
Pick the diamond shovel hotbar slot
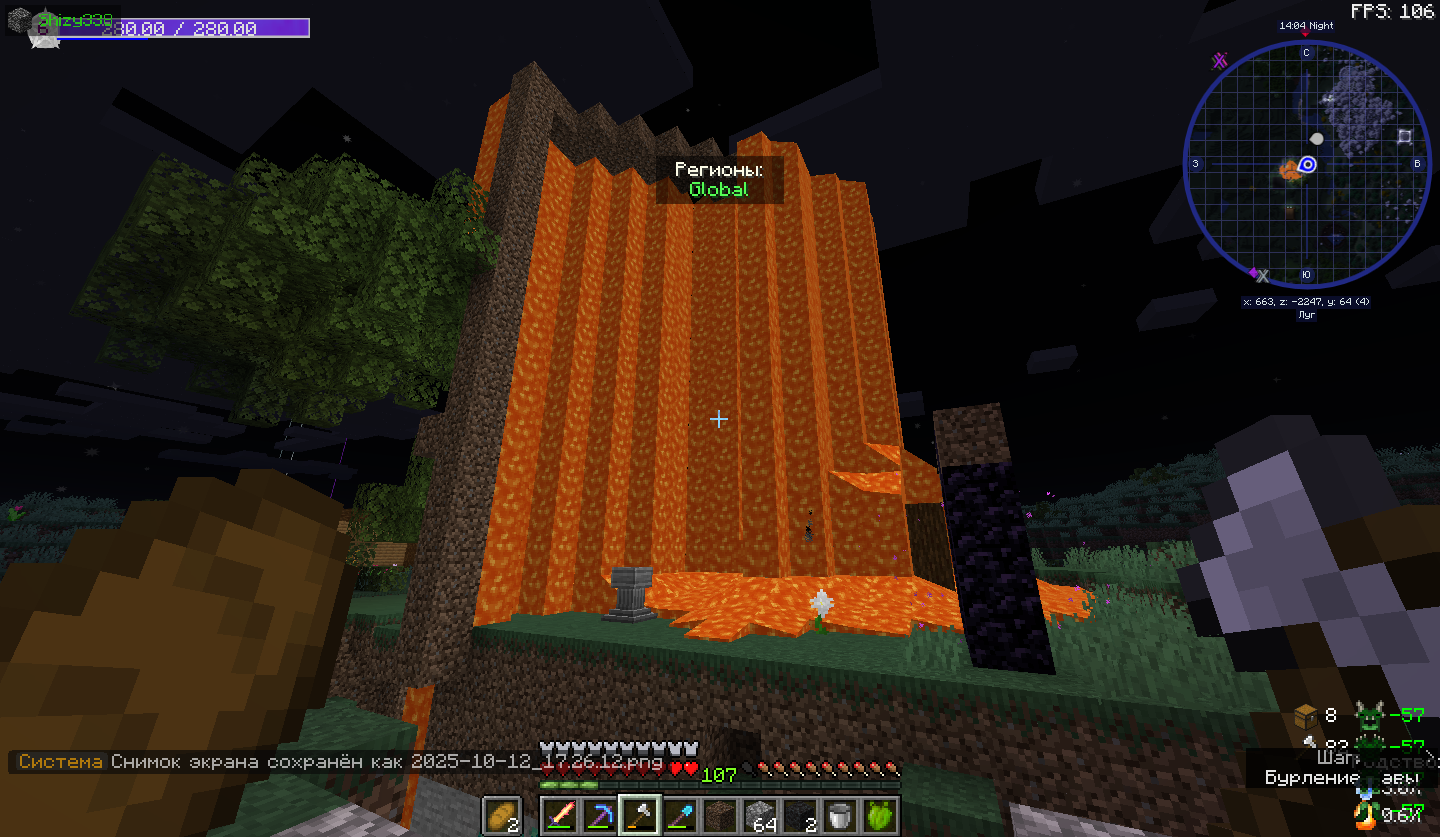click(679, 815)
